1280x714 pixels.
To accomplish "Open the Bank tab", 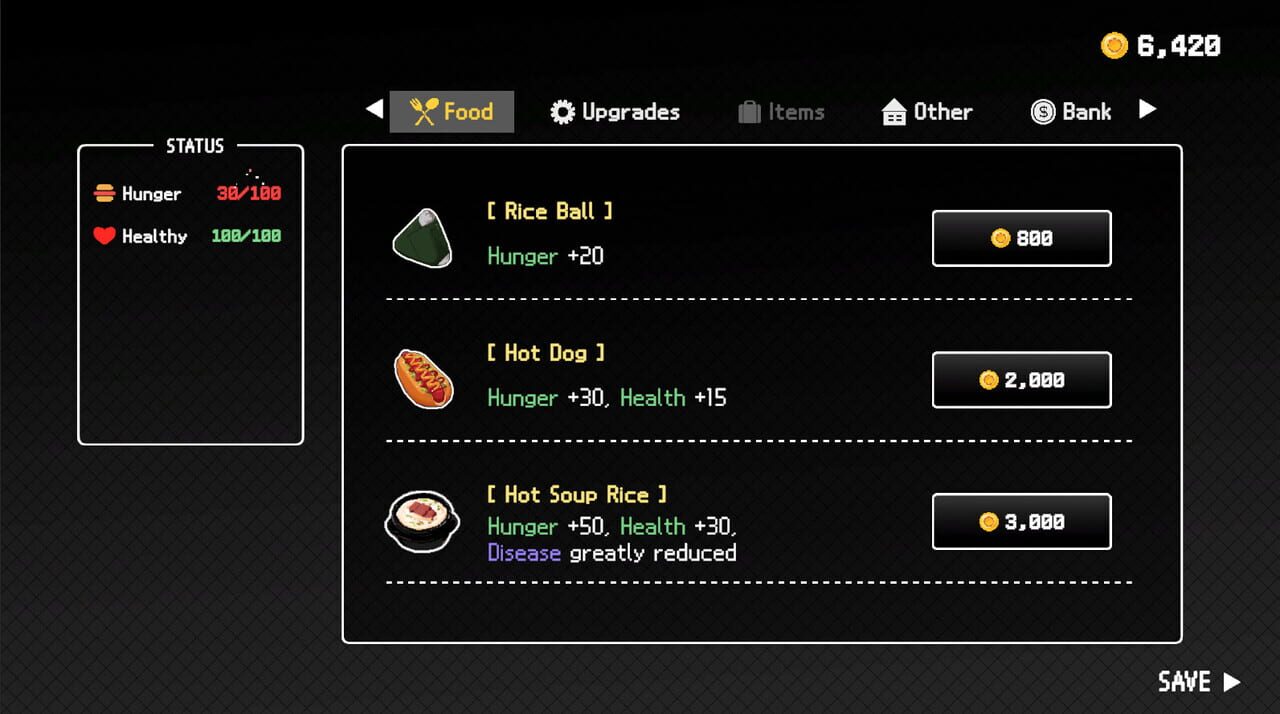I will click(1071, 112).
